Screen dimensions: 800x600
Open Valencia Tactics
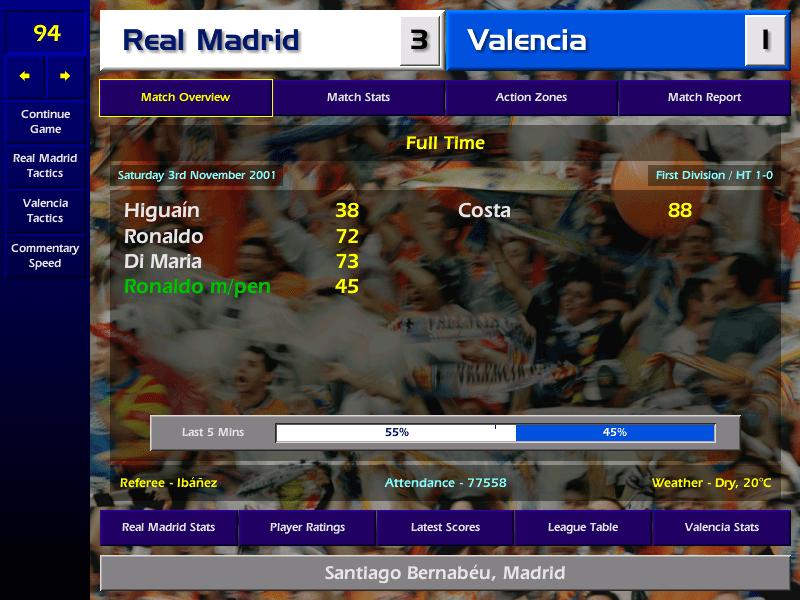(45, 211)
